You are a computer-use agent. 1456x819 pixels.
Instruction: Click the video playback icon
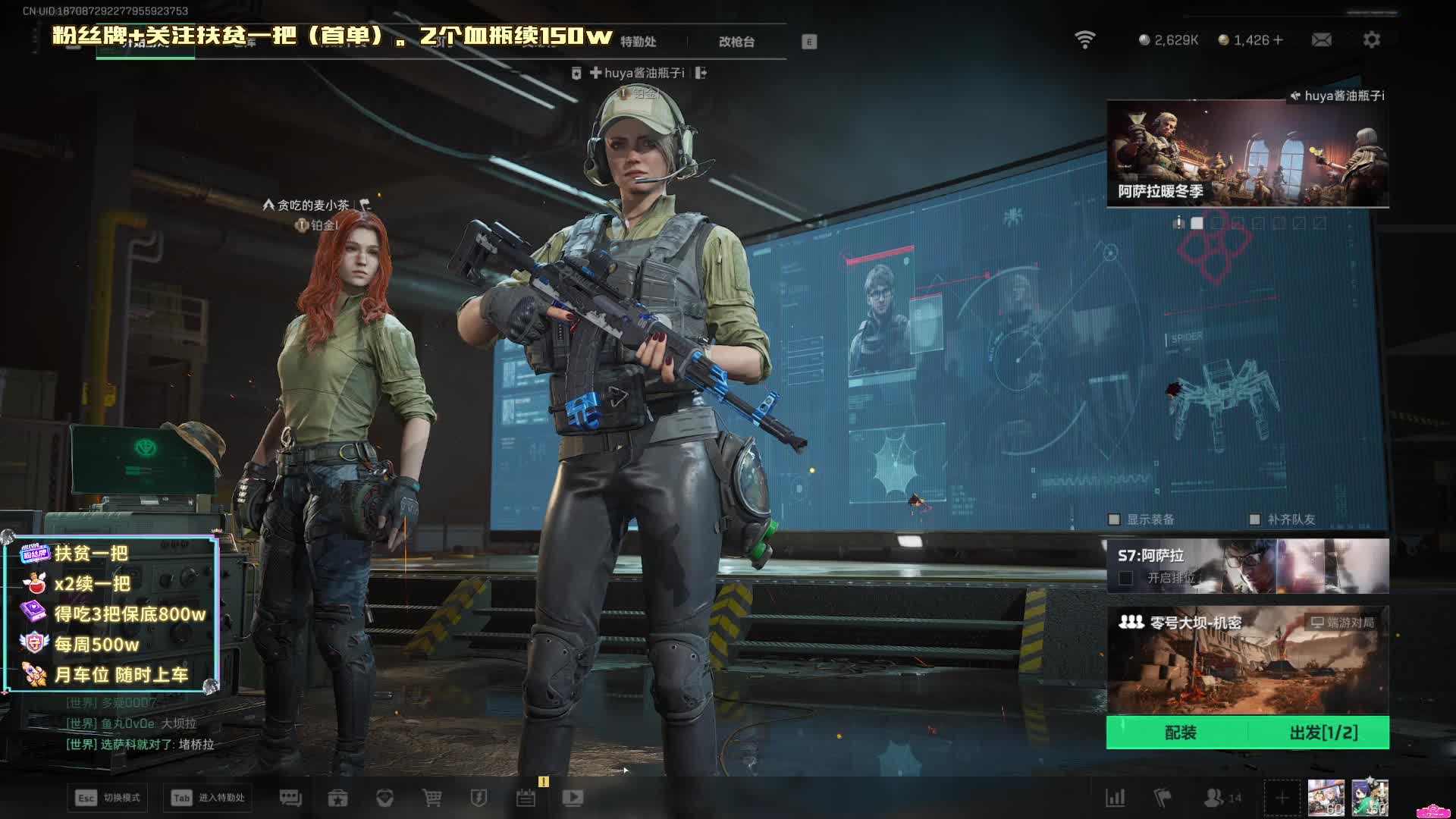click(573, 798)
